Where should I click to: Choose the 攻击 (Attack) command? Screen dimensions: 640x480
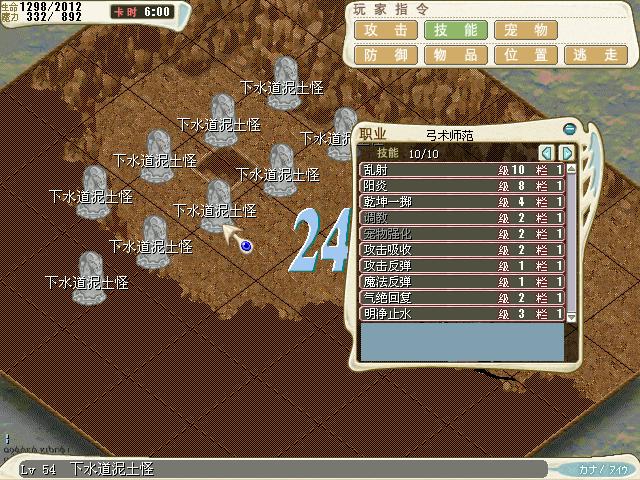point(385,30)
